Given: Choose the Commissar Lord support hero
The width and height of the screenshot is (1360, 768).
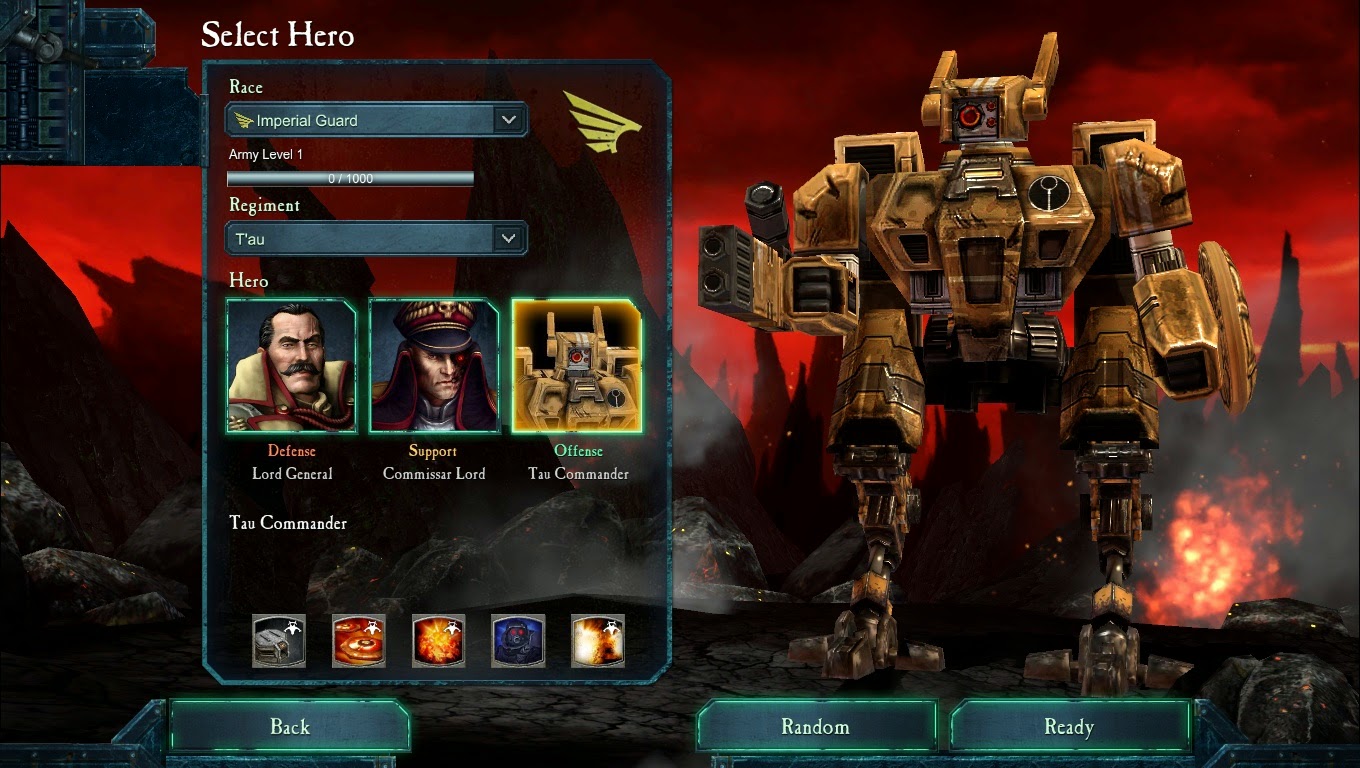Looking at the screenshot, I should pyautogui.click(x=434, y=365).
